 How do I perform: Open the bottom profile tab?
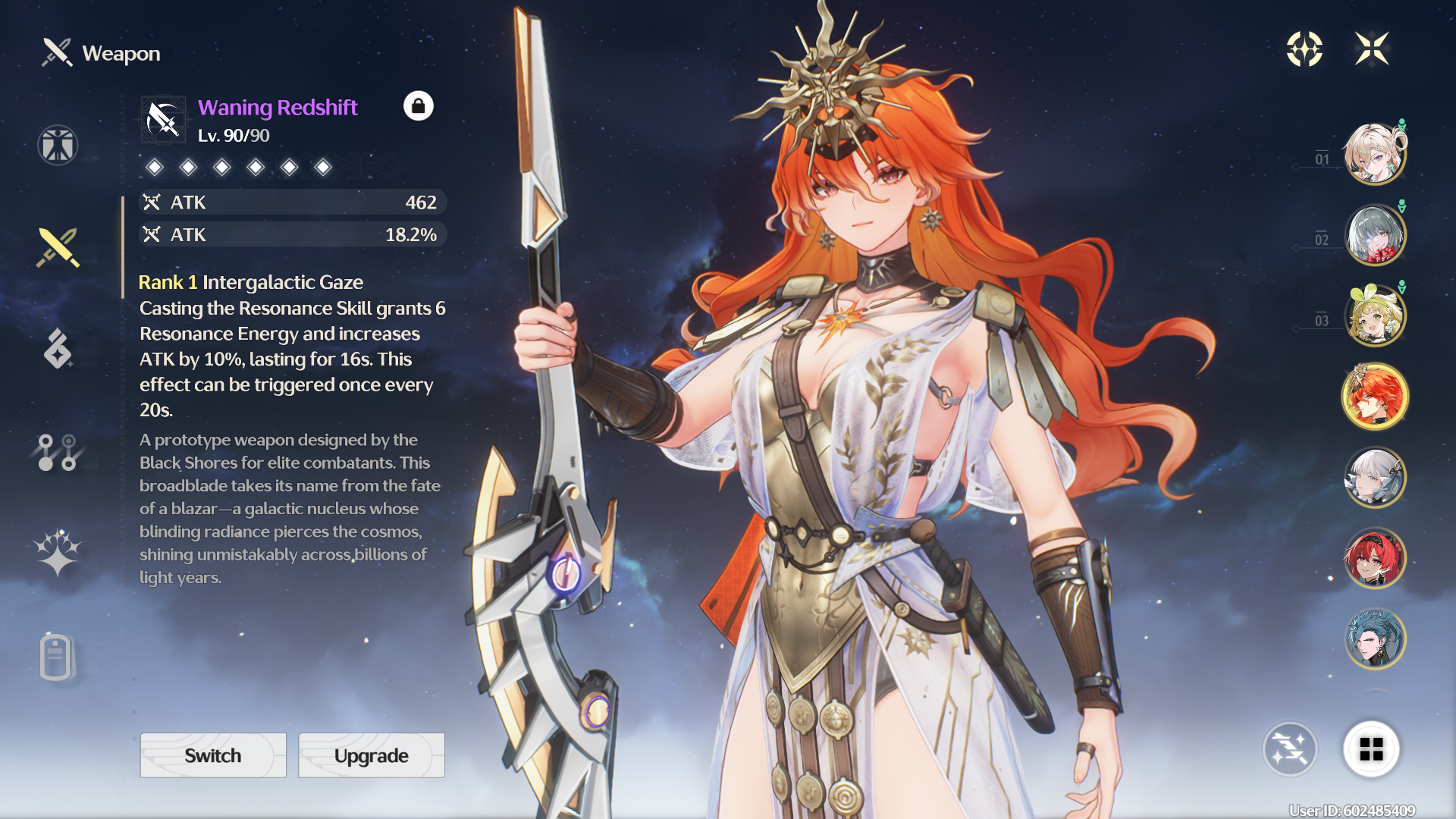[x=56, y=657]
